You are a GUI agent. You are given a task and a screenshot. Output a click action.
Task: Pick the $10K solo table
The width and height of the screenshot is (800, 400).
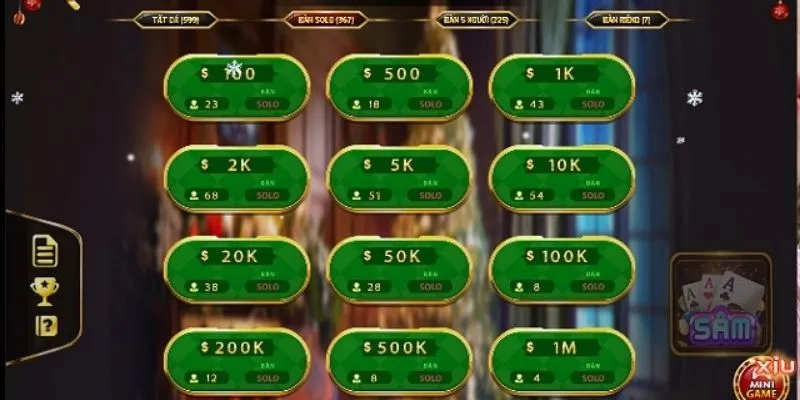point(562,178)
